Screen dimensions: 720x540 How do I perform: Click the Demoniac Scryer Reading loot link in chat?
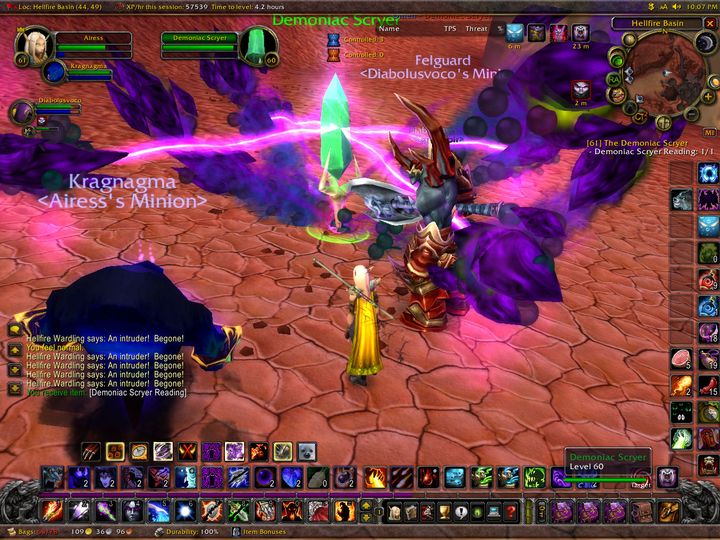click(137, 392)
